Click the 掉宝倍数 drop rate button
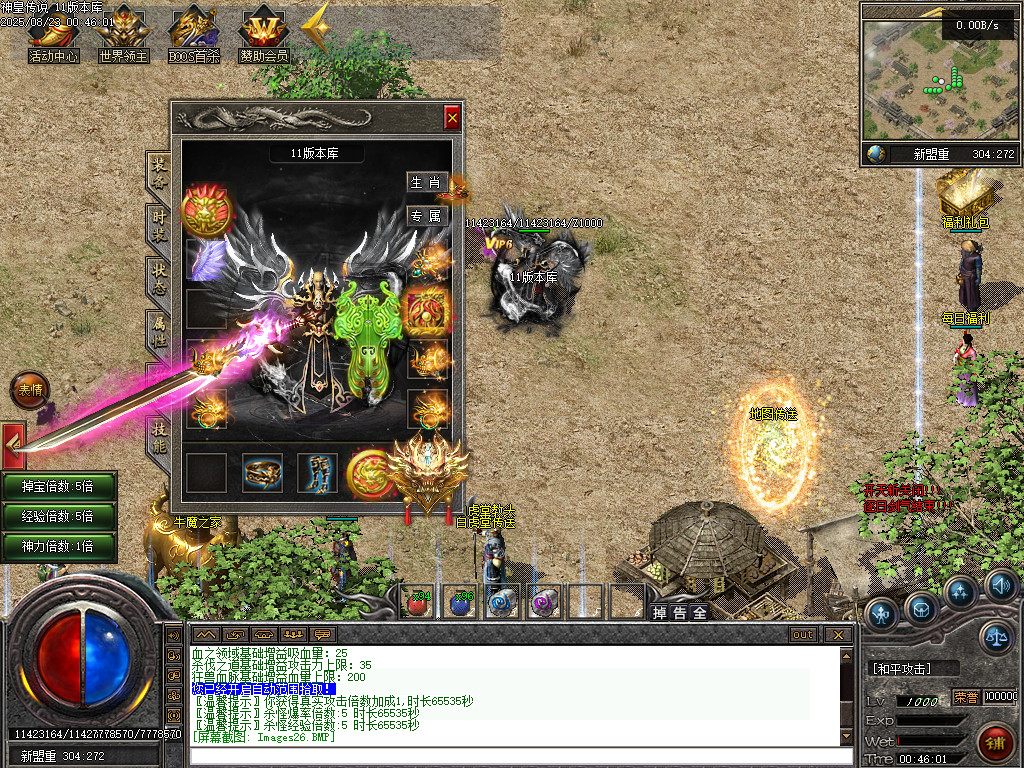This screenshot has height=768, width=1024. 58,486
